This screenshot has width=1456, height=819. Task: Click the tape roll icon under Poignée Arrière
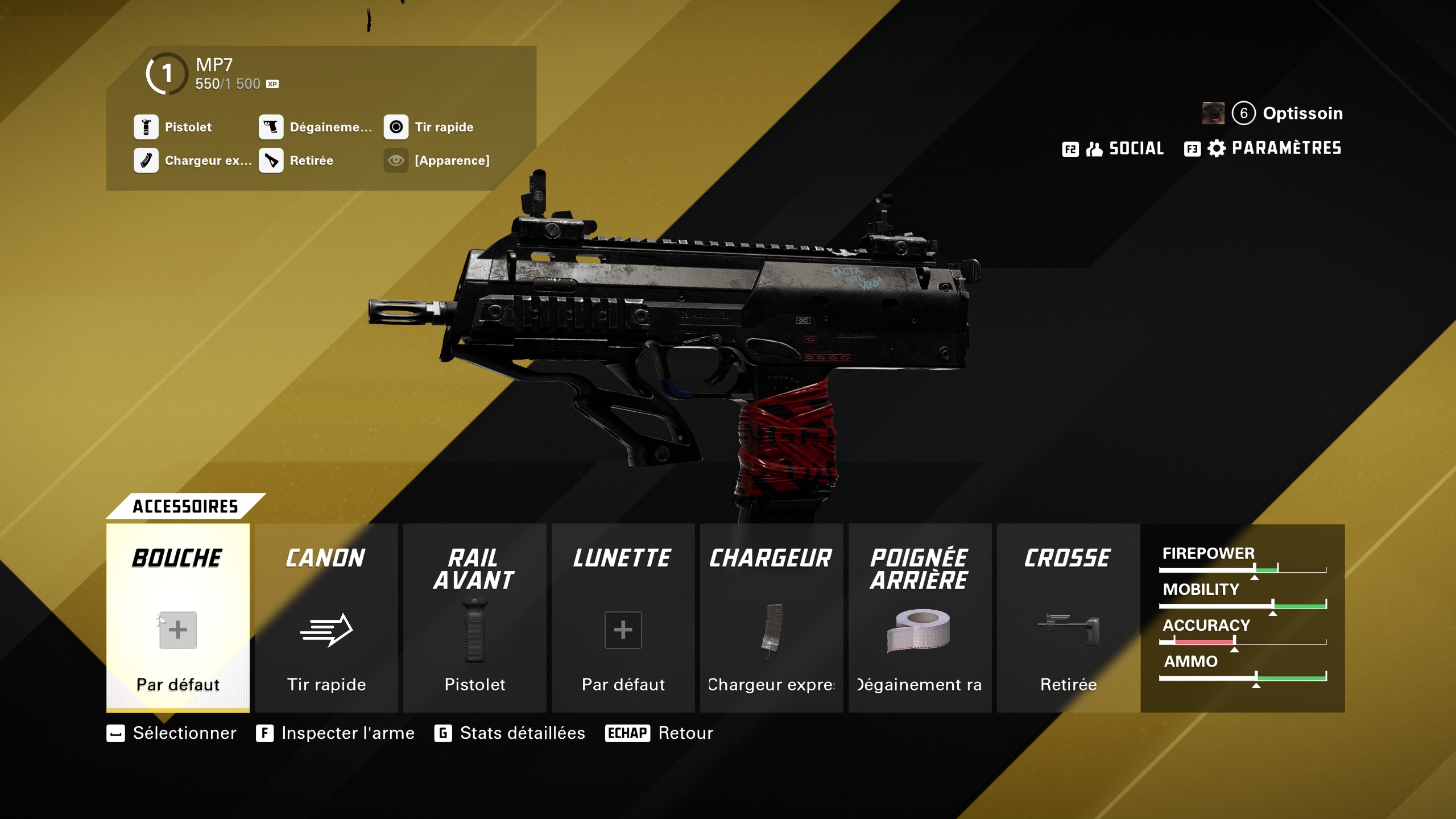pyautogui.click(x=920, y=630)
